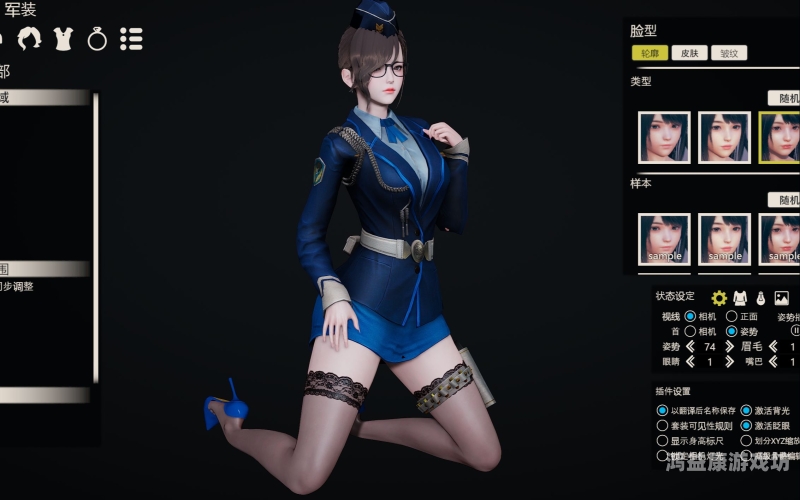Switch to the 皮肤 tab
Viewport: 800px width, 500px height.
pyautogui.click(x=689, y=53)
